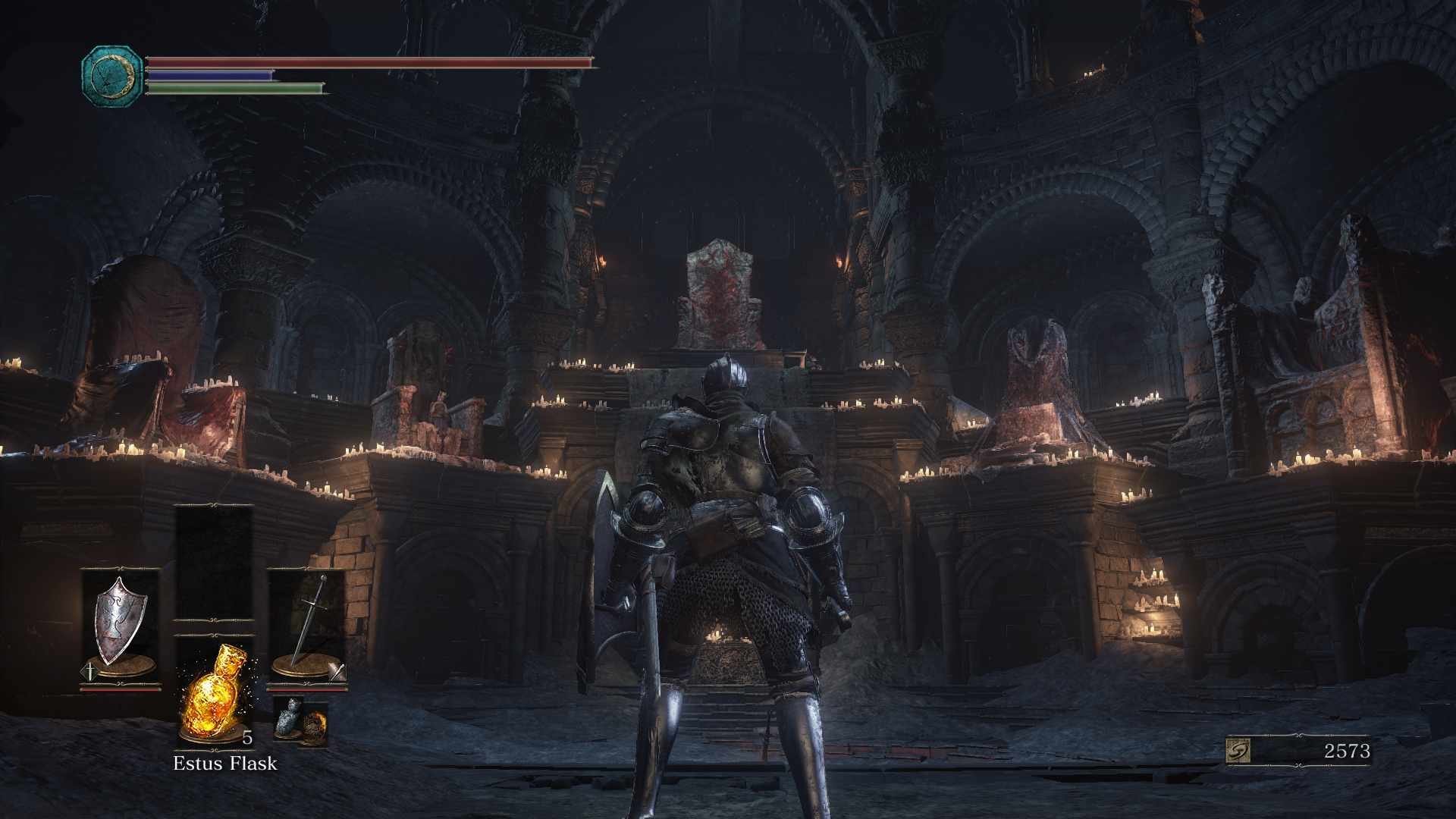Select the Estus Flask quick item slot
This screenshot has height=819, width=1456.
click(x=215, y=692)
